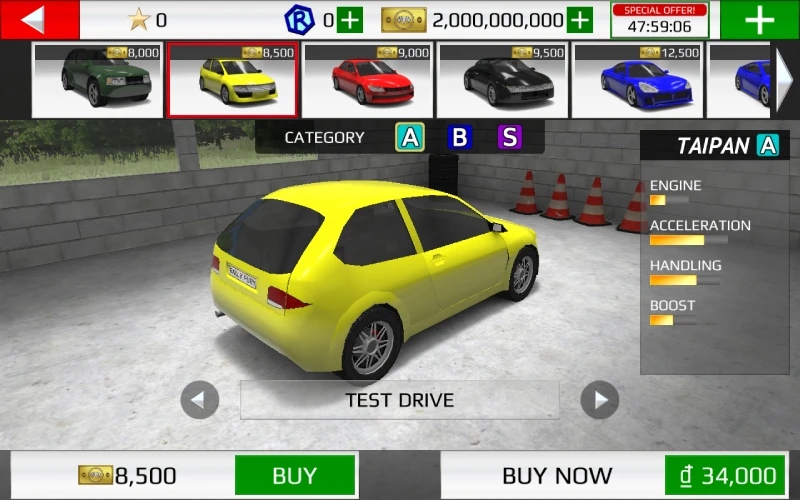Pick the black car thumbnail costing 9,500
The image size is (800, 500).
point(502,80)
